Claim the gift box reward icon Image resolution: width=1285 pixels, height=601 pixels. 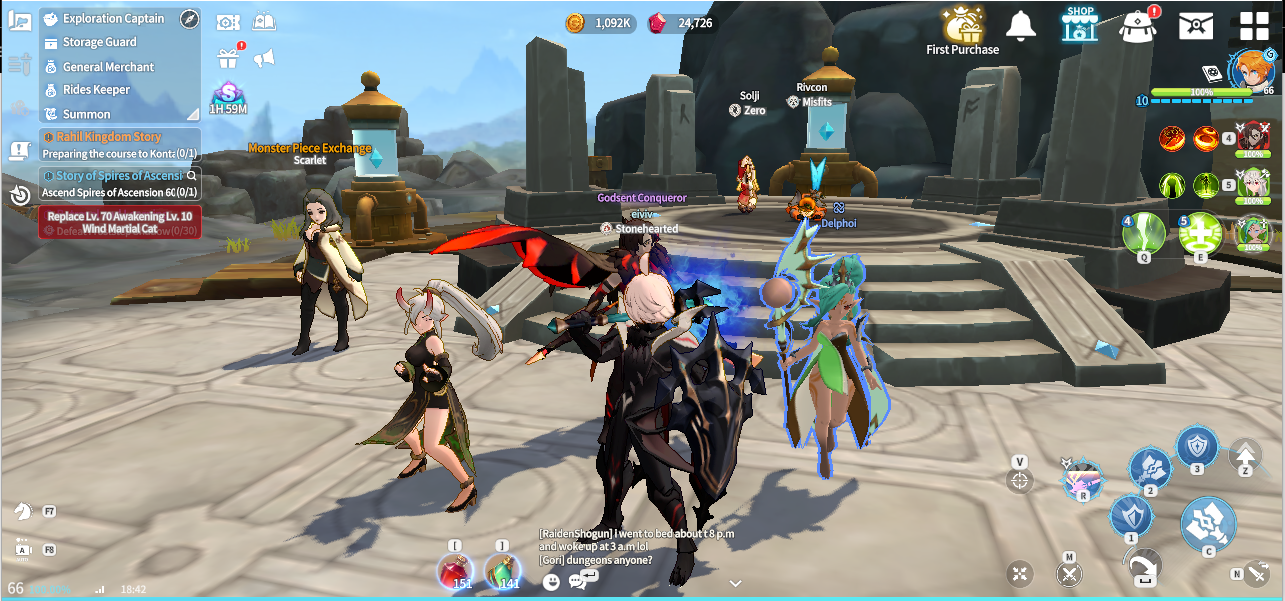[228, 58]
